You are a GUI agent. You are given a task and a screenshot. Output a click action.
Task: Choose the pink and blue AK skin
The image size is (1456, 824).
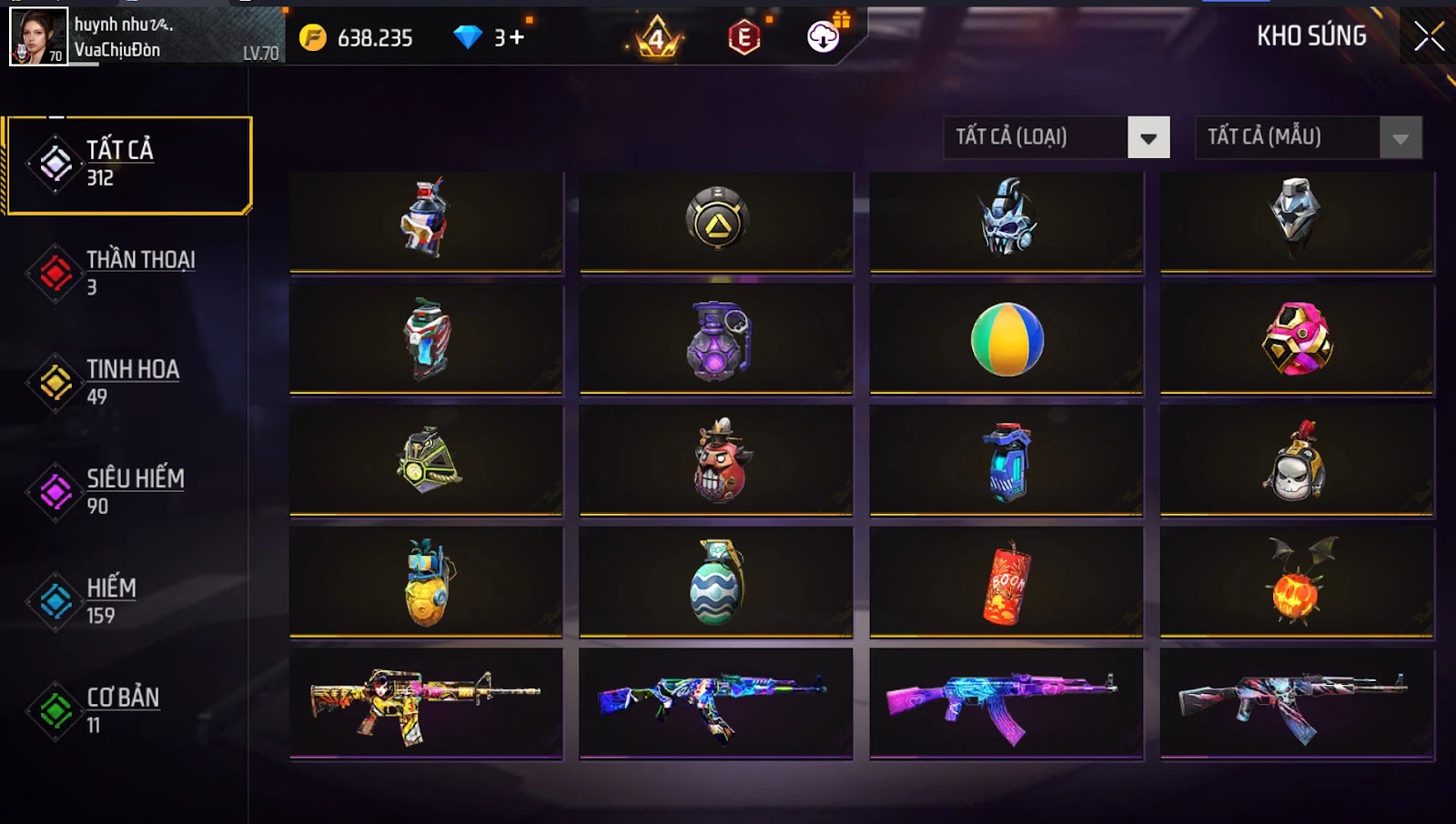click(1006, 702)
